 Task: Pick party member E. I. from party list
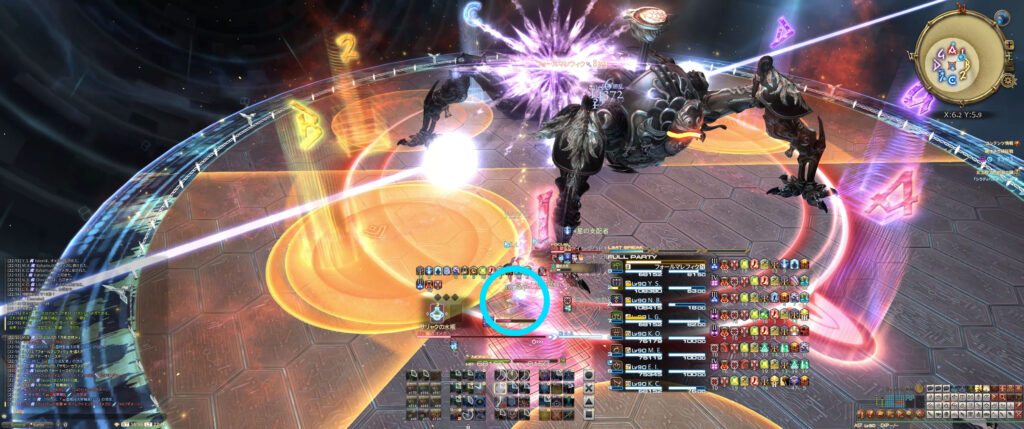click(x=650, y=367)
